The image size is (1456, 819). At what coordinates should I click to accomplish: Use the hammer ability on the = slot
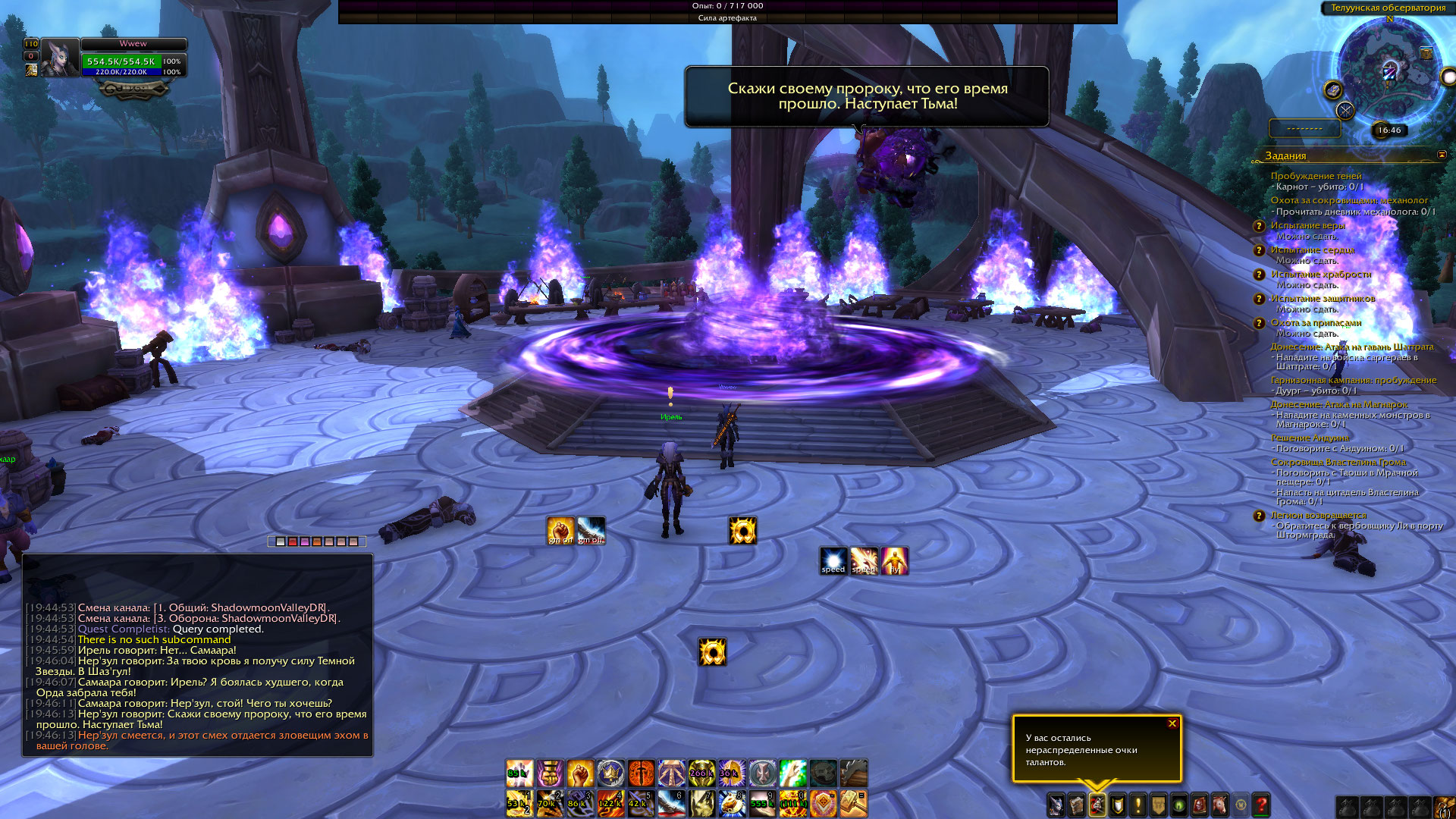(853, 803)
